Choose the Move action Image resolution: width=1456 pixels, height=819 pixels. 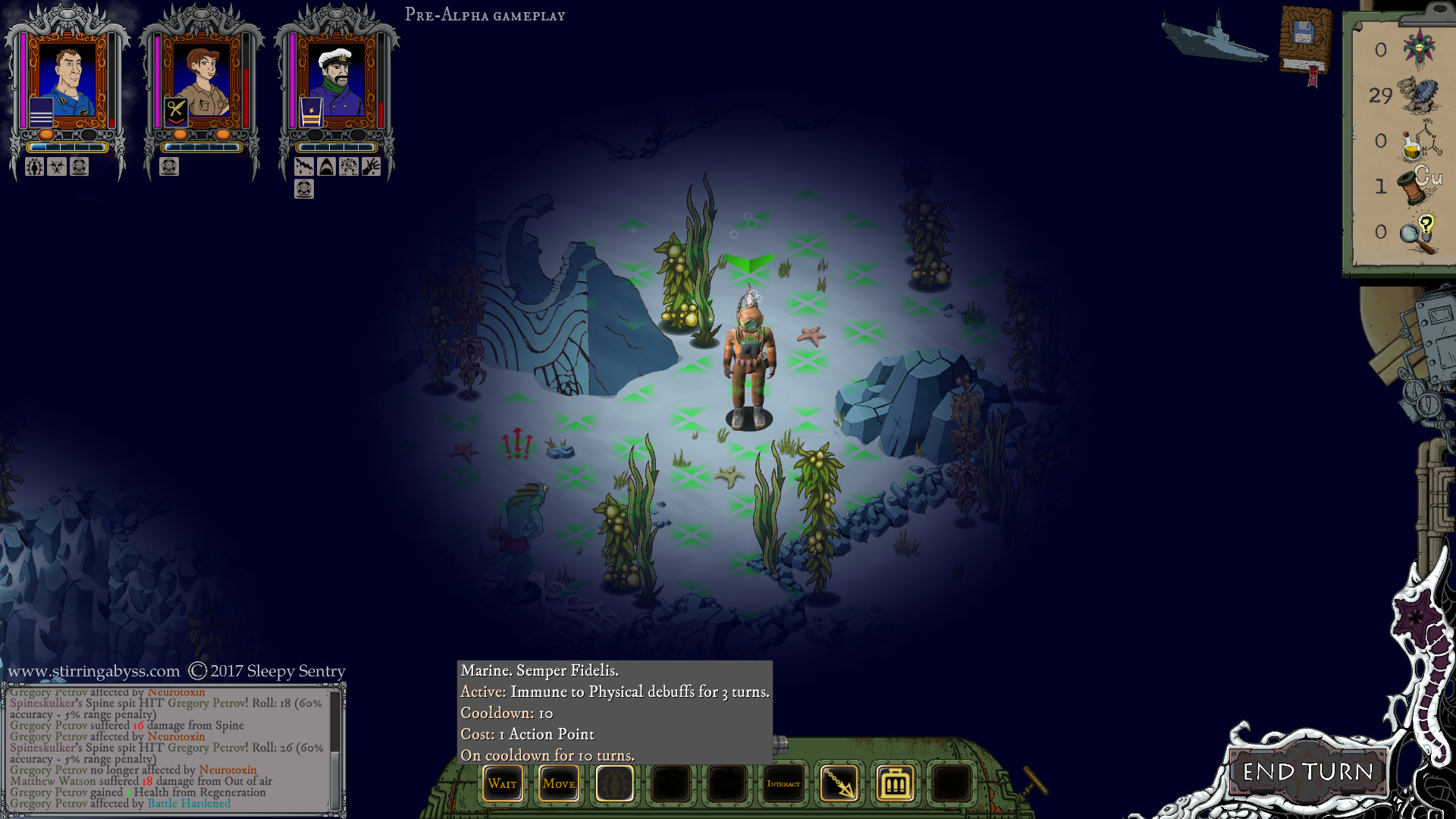point(558,783)
